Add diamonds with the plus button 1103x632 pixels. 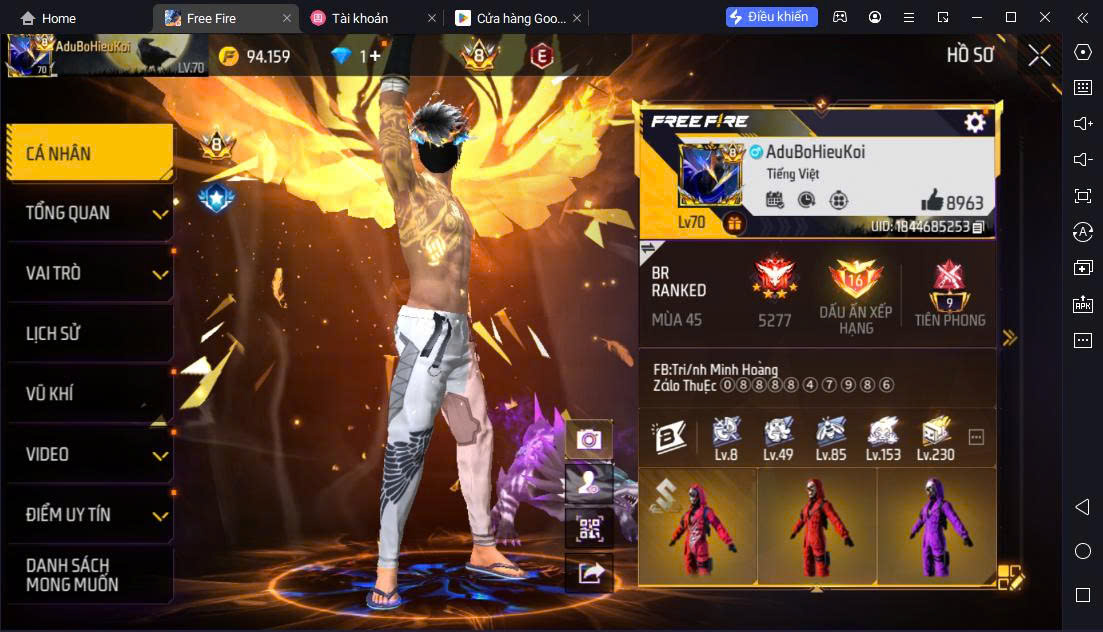pyautogui.click(x=375, y=56)
